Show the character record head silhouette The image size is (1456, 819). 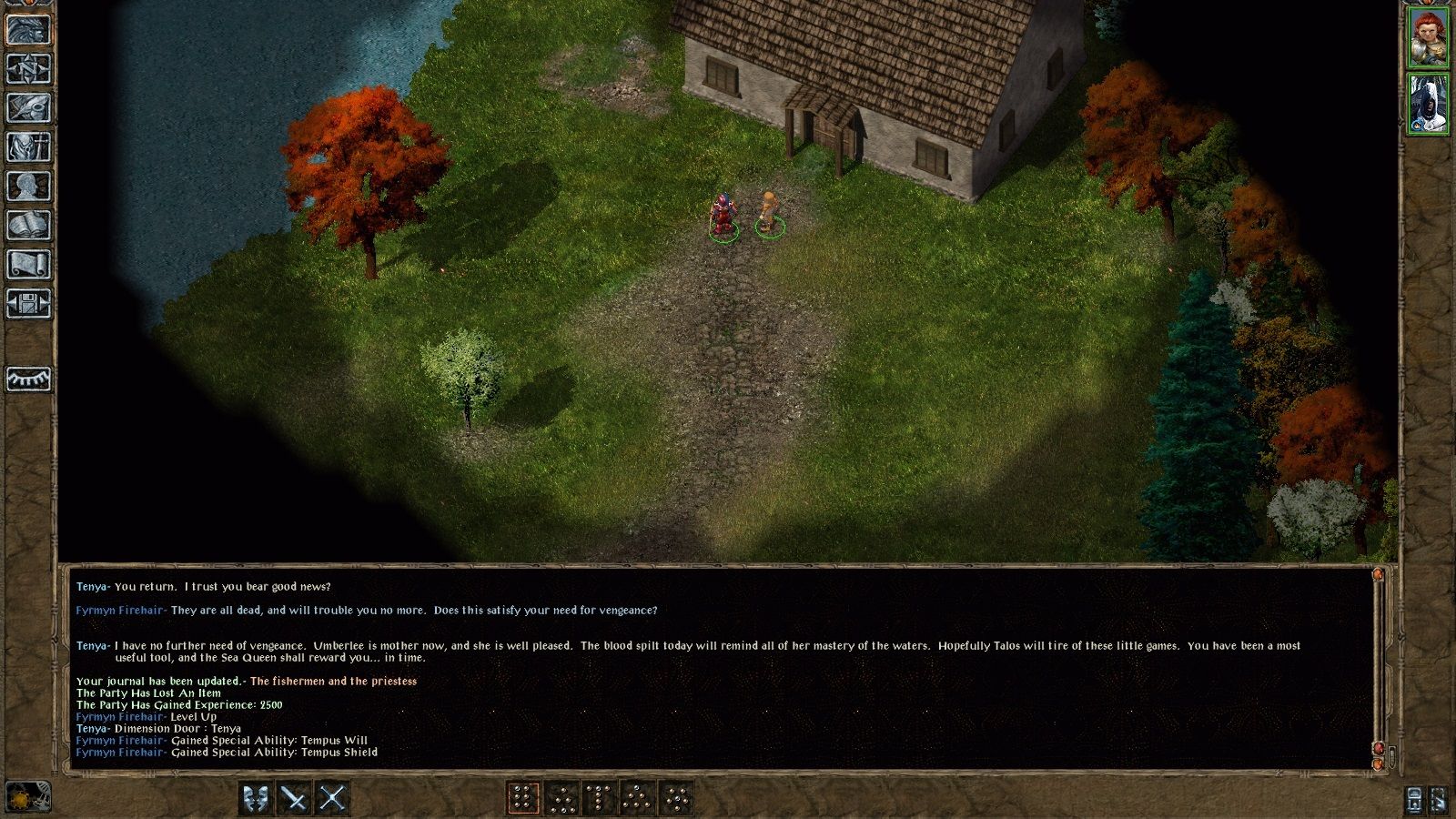pos(28,186)
